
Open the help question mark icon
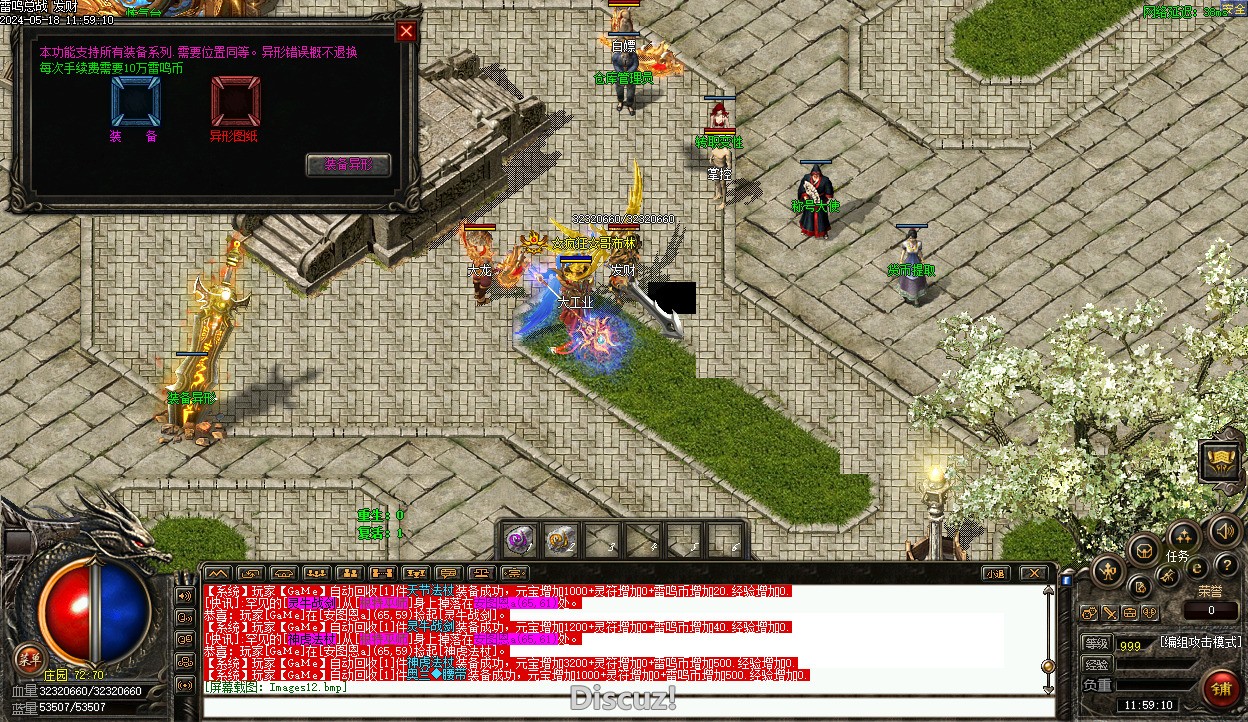point(1226,565)
